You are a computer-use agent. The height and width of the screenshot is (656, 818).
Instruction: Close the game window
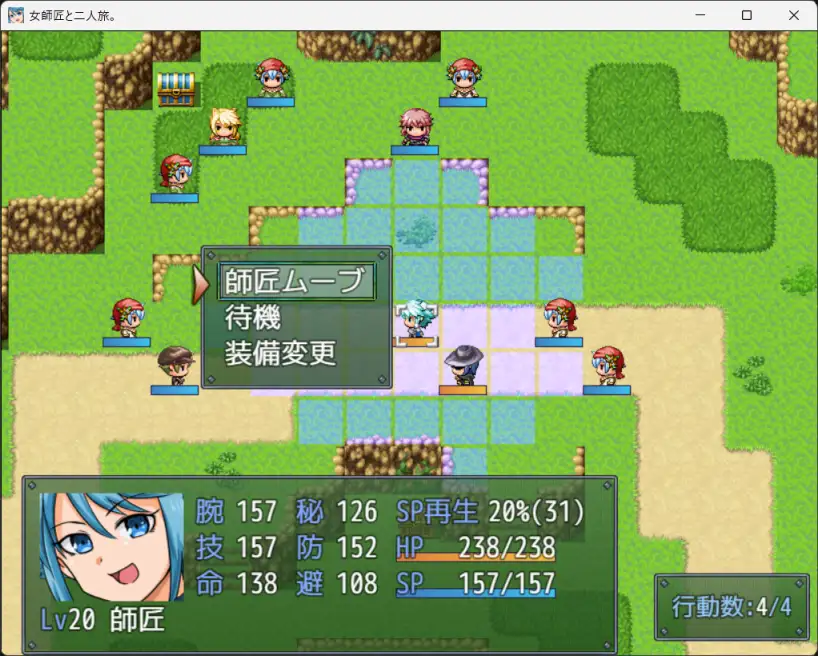pos(793,15)
